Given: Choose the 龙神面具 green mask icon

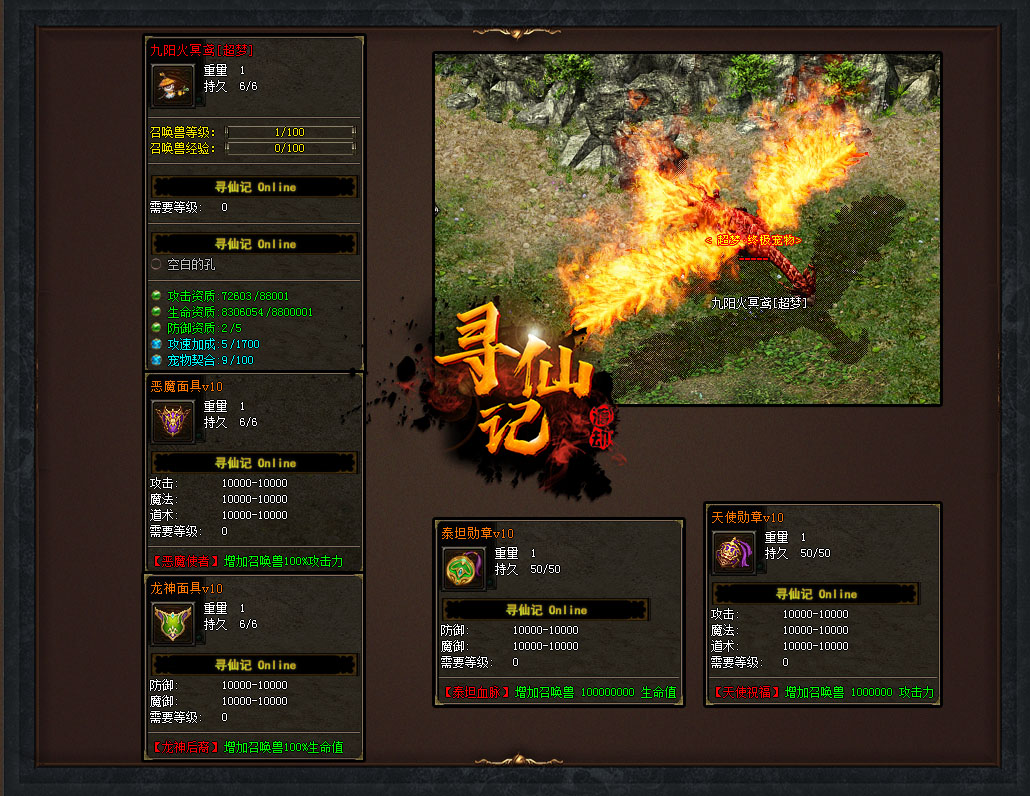Looking at the screenshot, I should tap(172, 623).
